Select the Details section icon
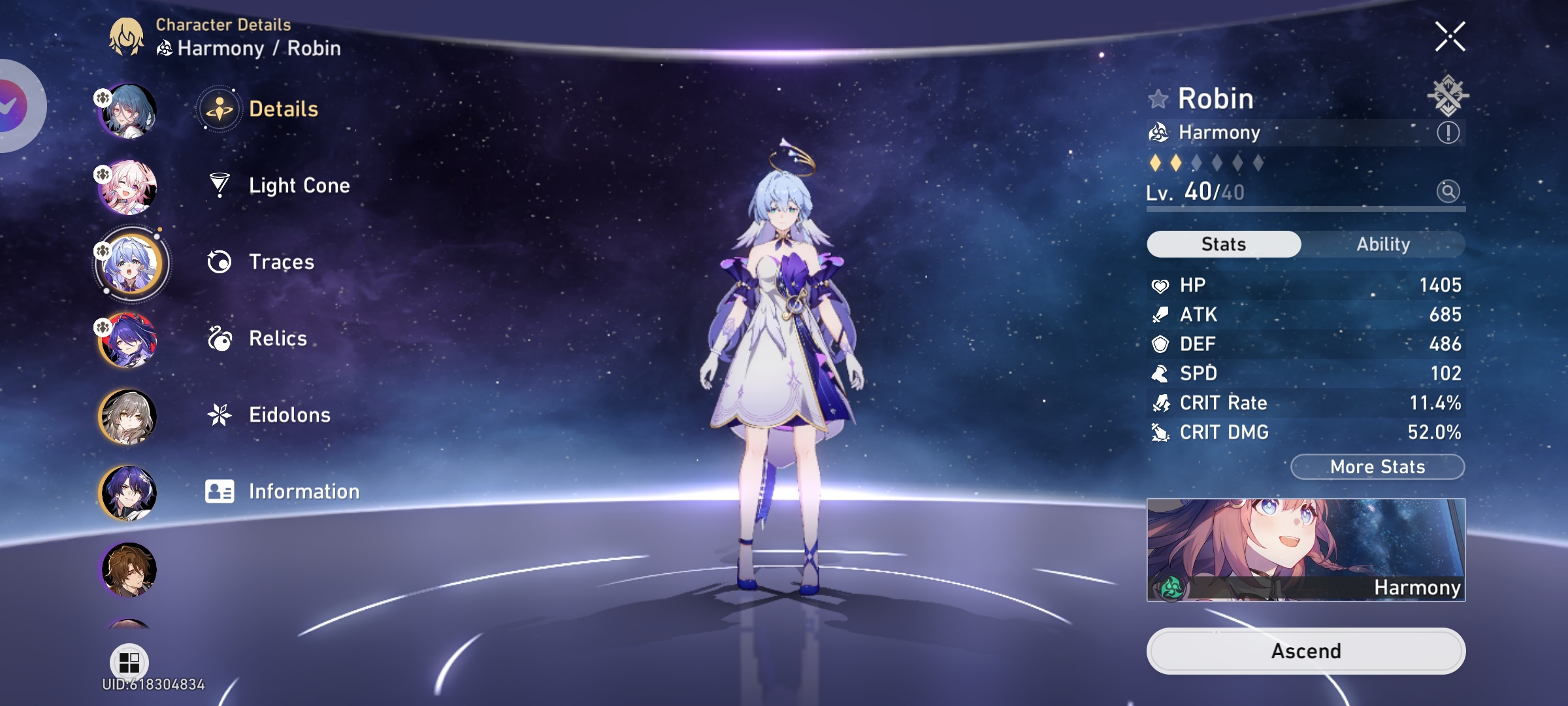 click(x=220, y=109)
